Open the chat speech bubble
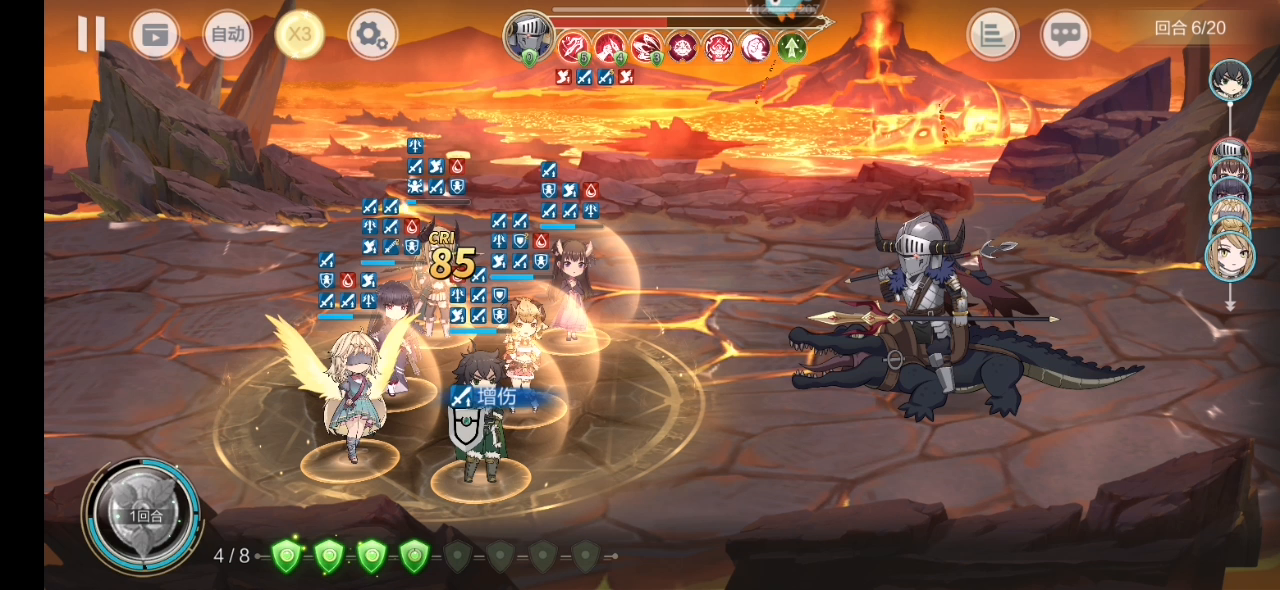This screenshot has width=1280, height=590. pyautogui.click(x=1065, y=35)
